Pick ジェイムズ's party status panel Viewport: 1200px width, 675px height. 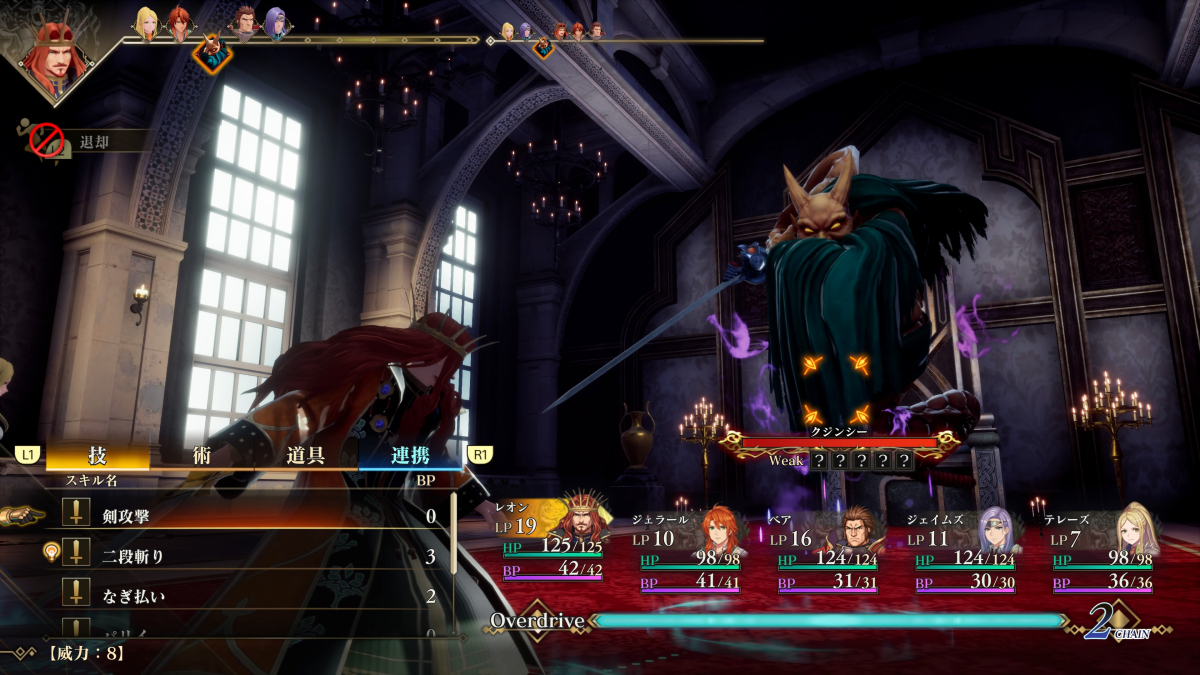pos(962,551)
